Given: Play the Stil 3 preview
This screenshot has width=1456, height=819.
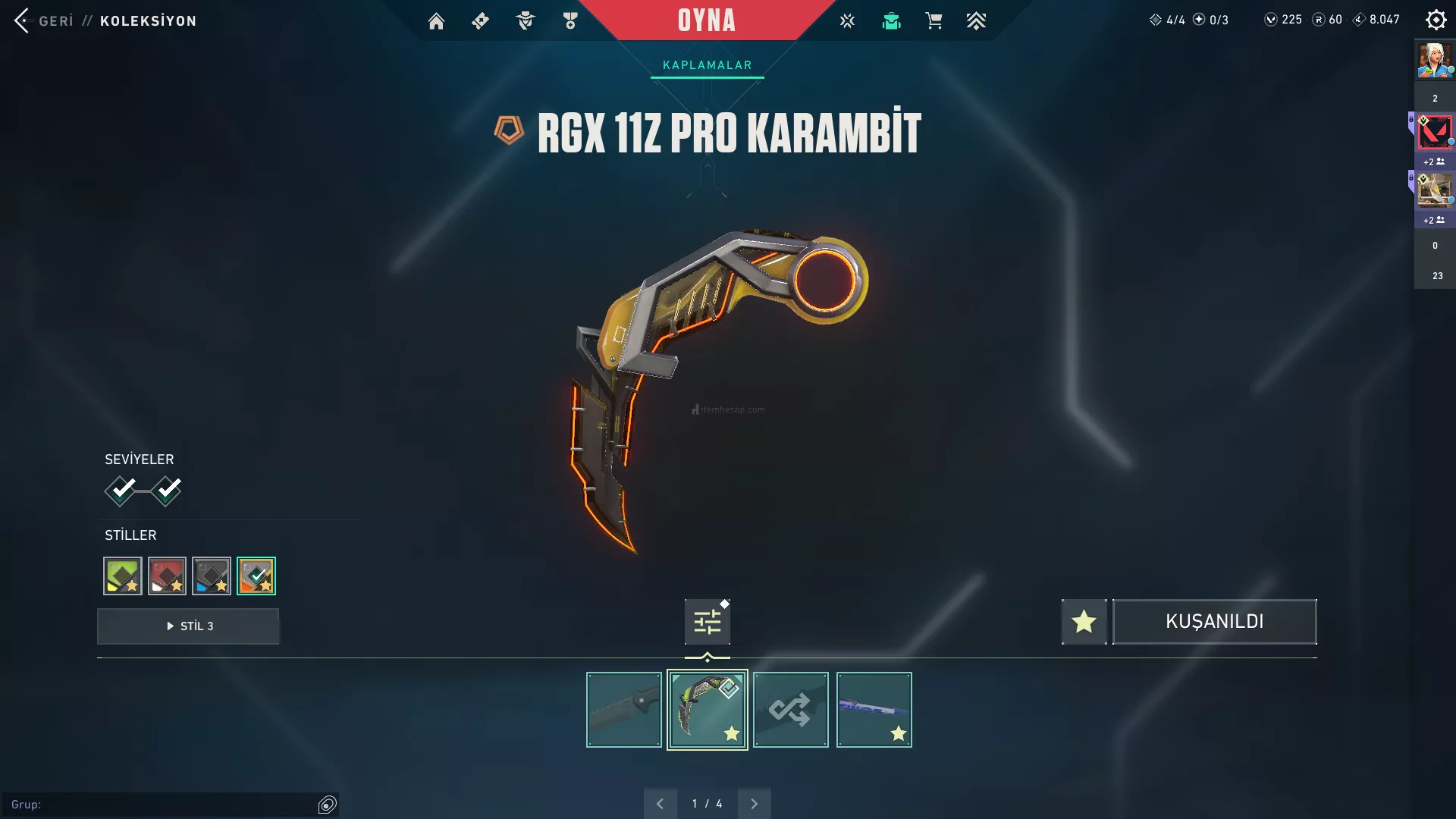Looking at the screenshot, I should 188,626.
